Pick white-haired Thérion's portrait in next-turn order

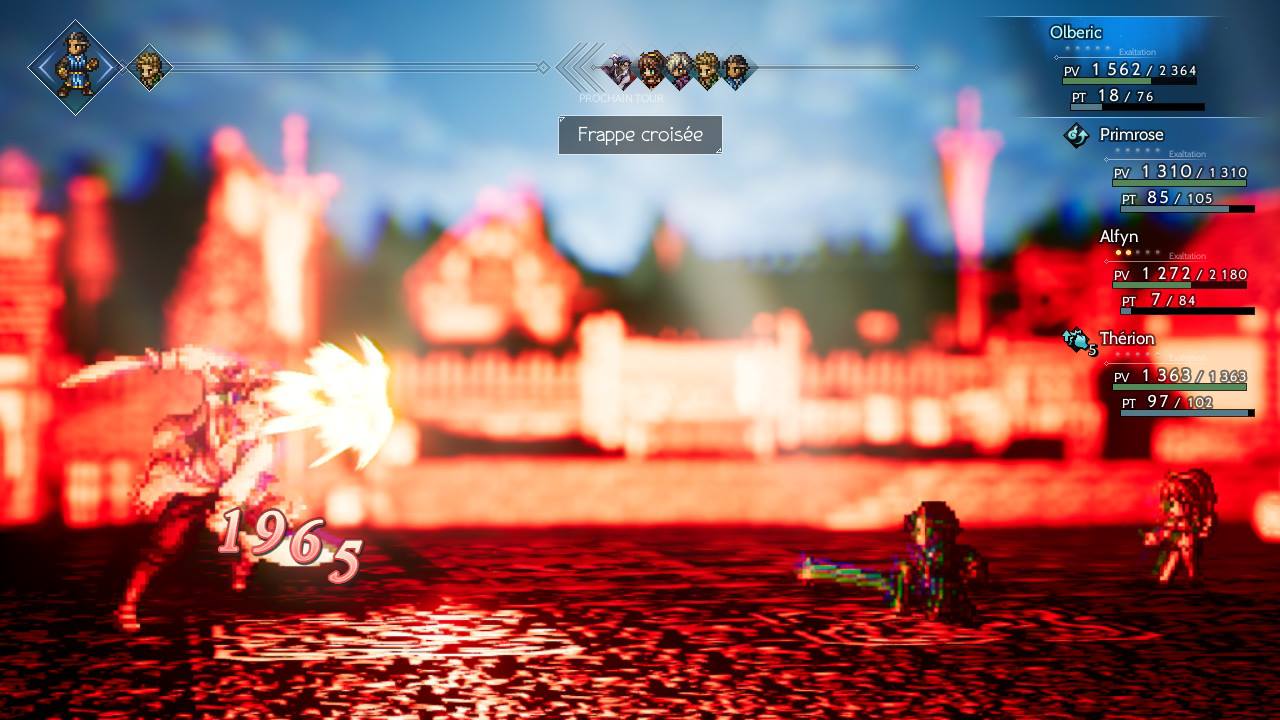click(679, 69)
